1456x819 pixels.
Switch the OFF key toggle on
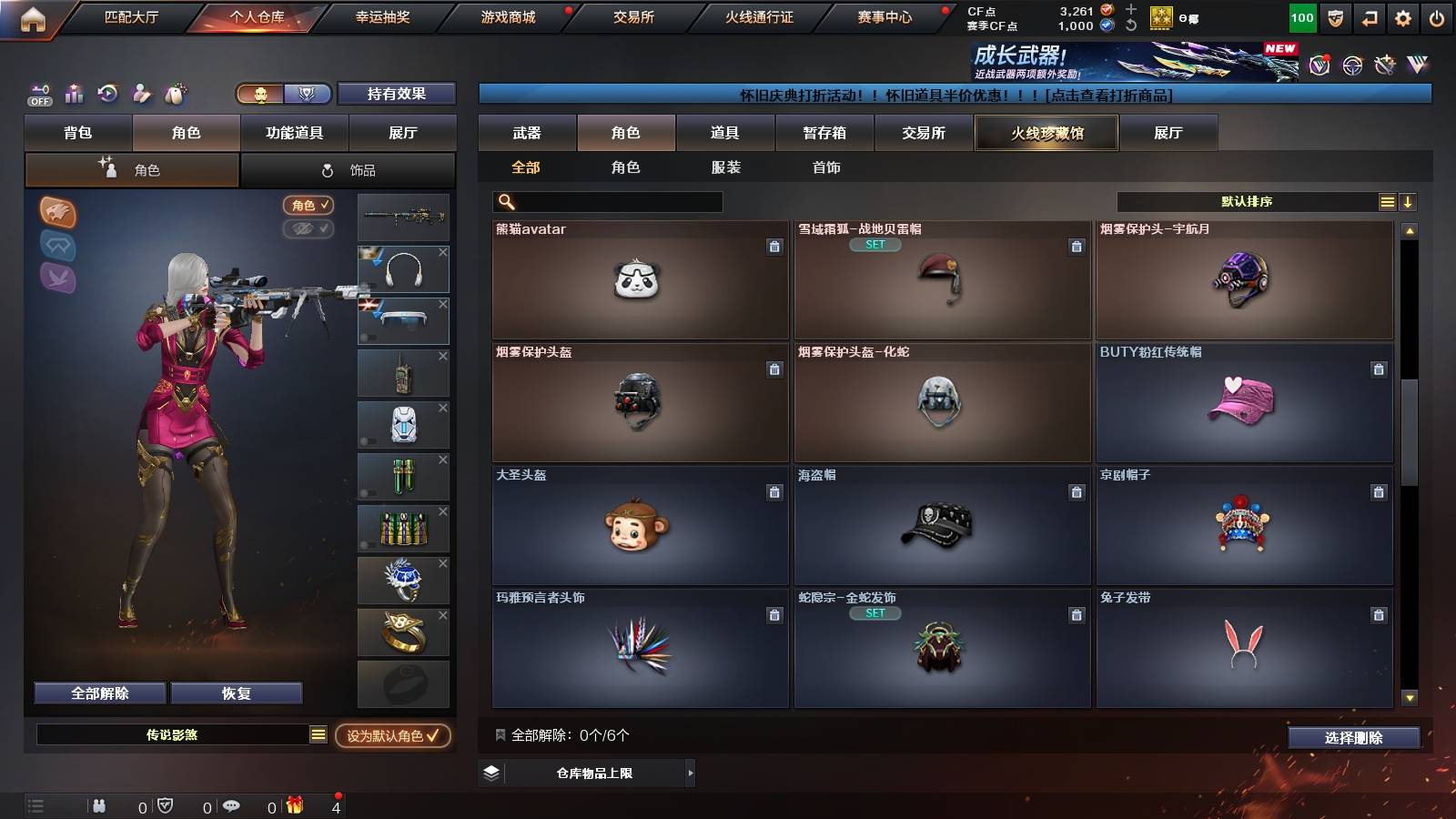point(39,94)
